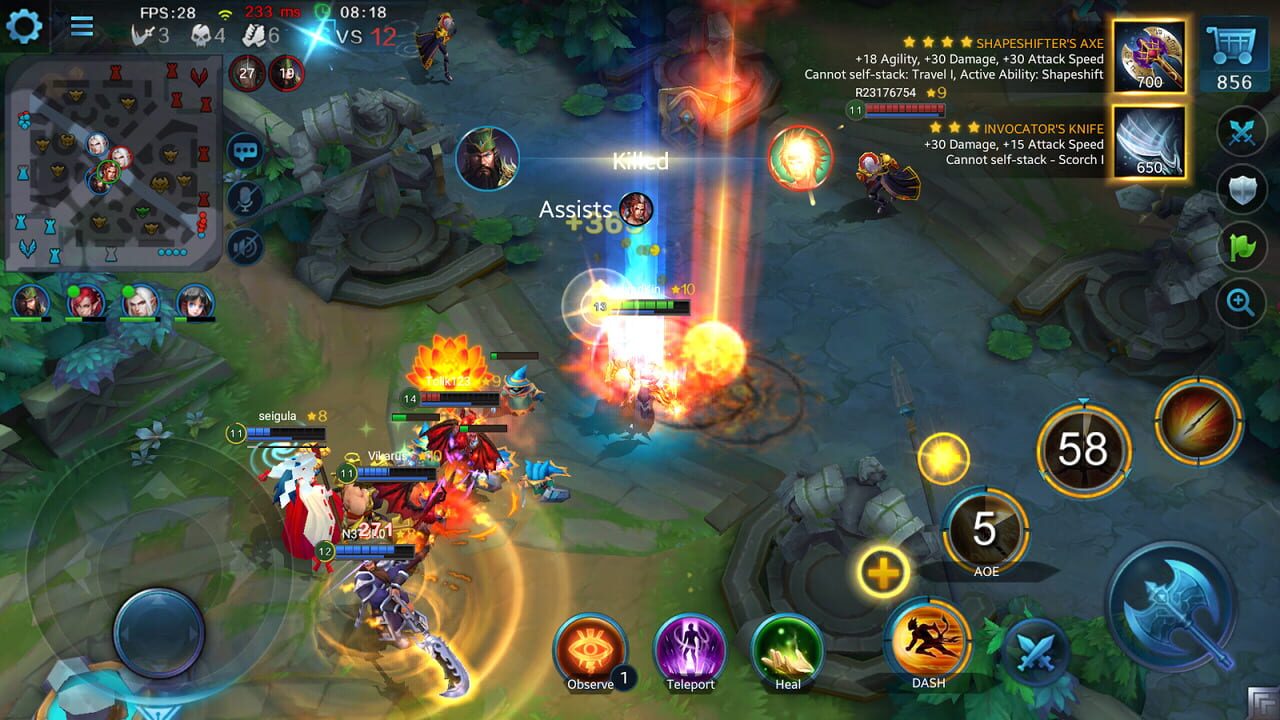
Task: Buy the Shapeshifter's Axe for 700 gold
Action: tap(1148, 57)
